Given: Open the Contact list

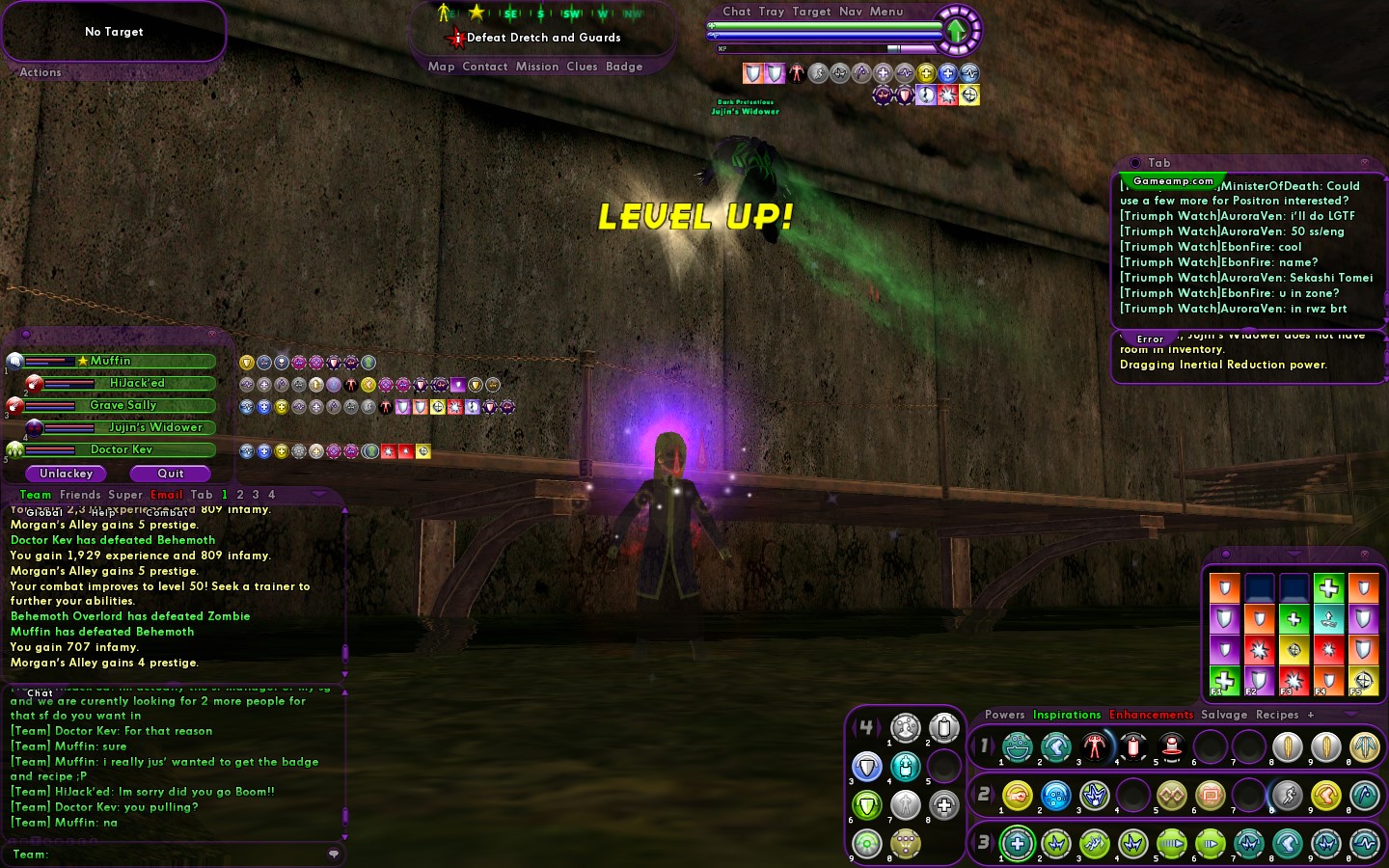Looking at the screenshot, I should click(x=485, y=67).
